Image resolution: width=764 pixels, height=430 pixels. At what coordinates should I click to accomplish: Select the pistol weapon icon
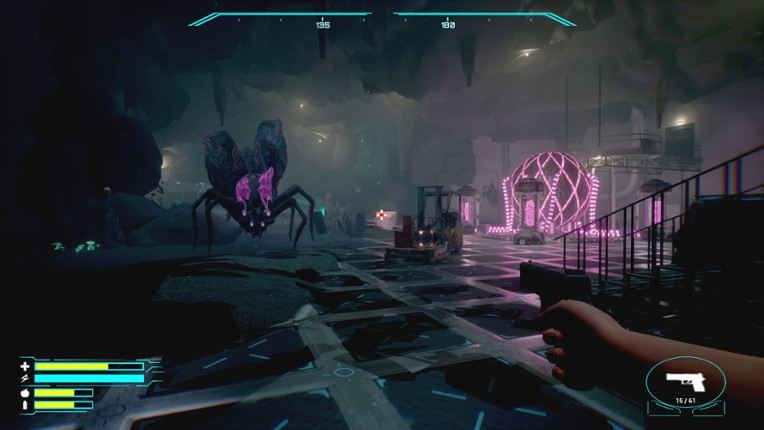[684, 382]
